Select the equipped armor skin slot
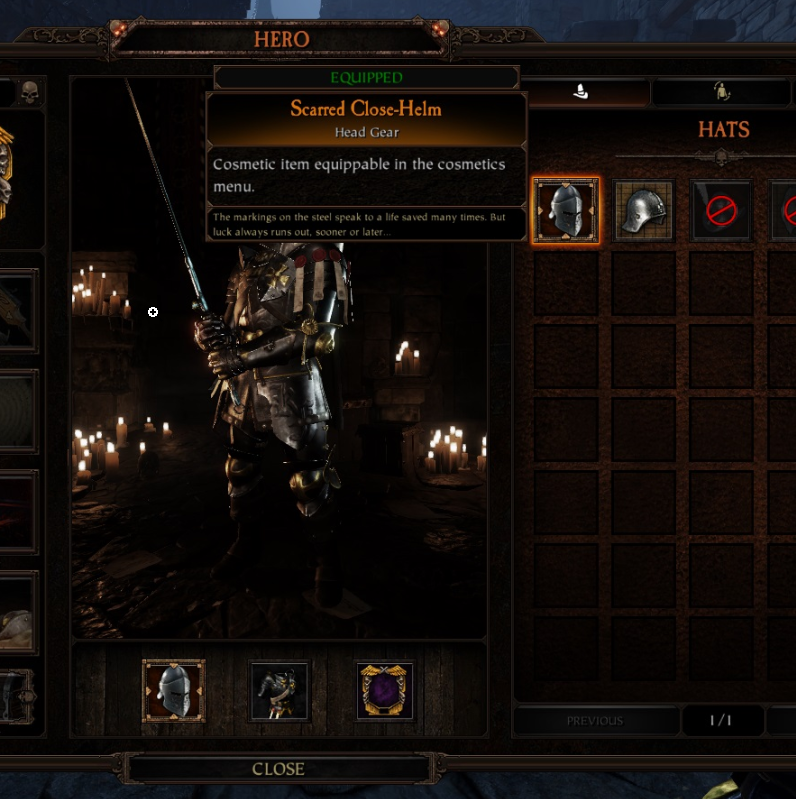Viewport: 796px width, 799px height. tap(279, 691)
